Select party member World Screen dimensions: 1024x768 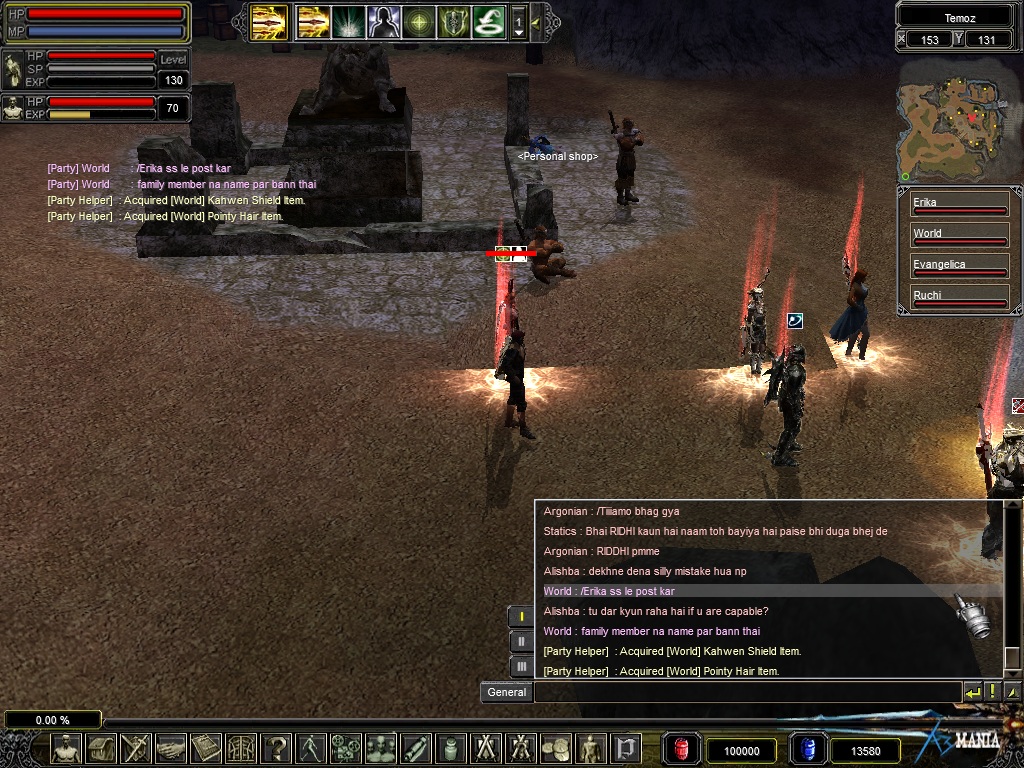958,235
